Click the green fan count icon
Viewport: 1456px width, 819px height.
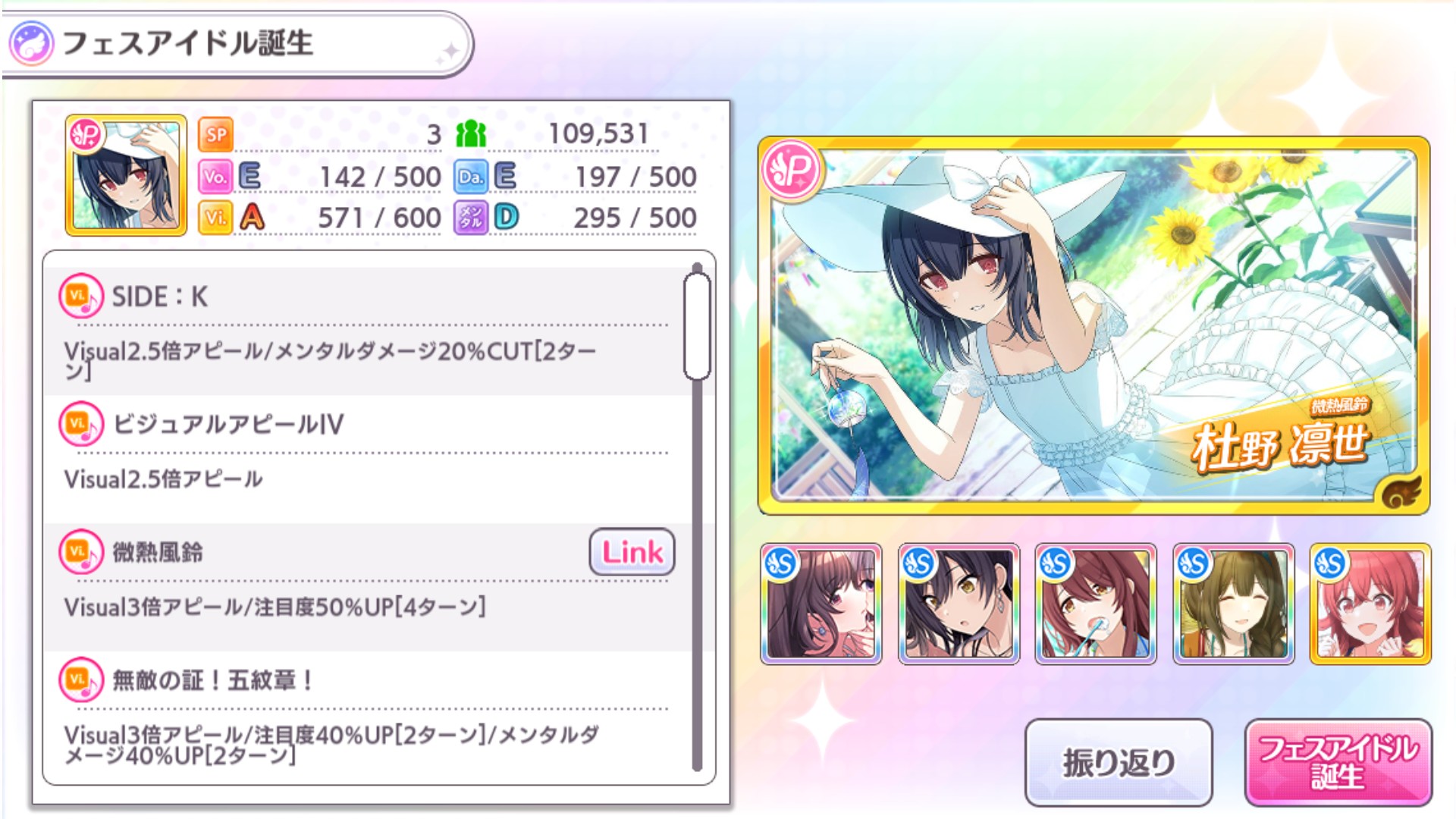coord(472,135)
